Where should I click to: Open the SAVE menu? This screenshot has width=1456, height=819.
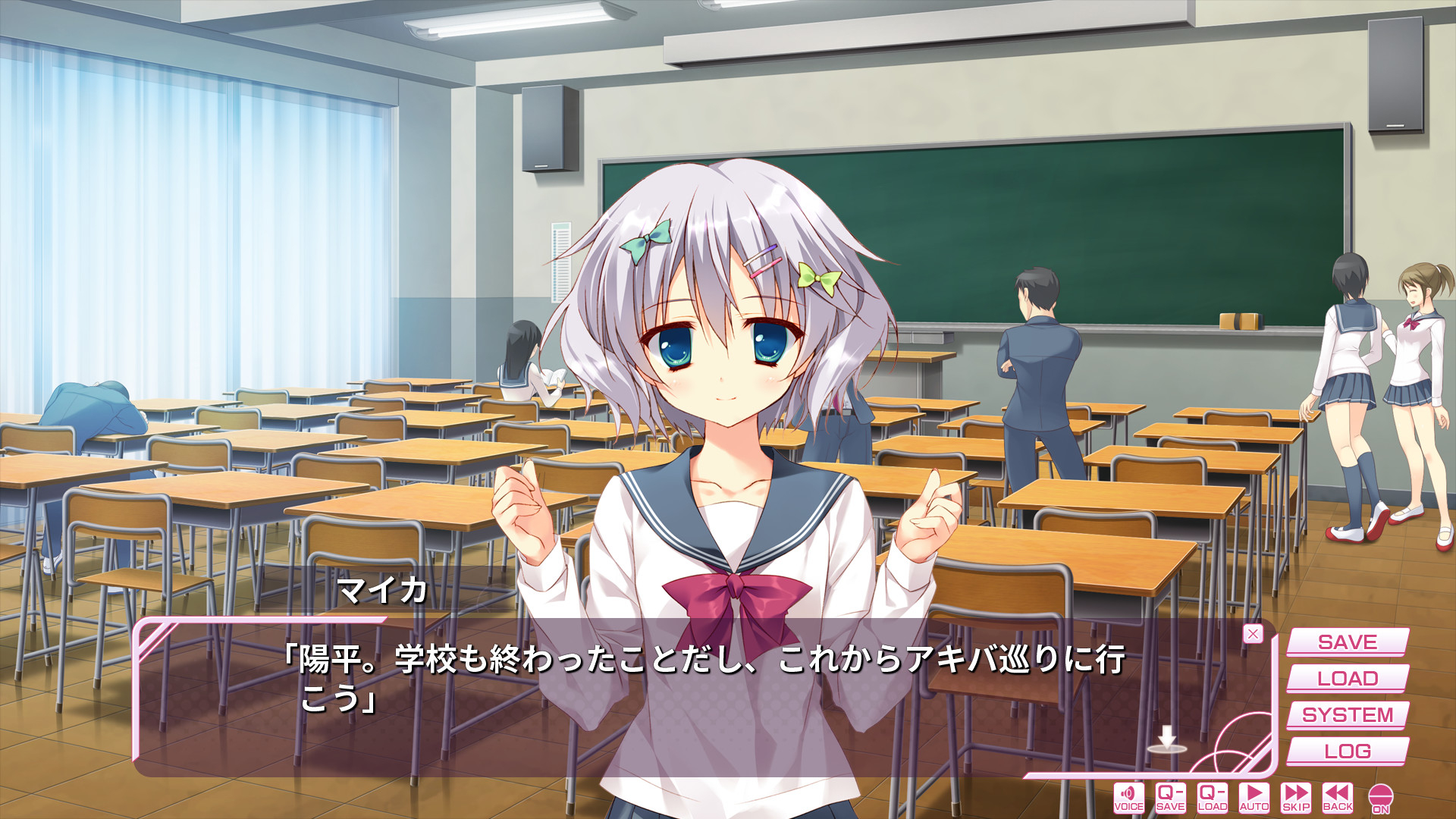pos(1347,642)
